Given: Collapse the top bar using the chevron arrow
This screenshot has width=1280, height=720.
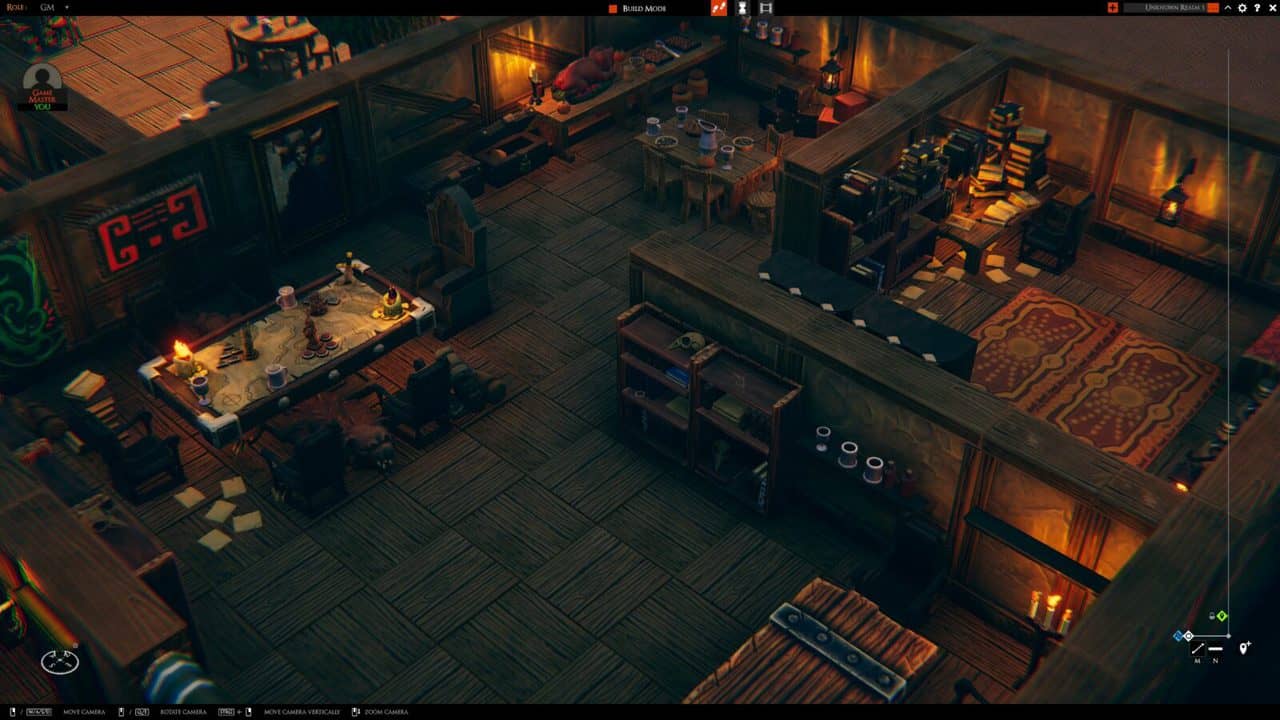Looking at the screenshot, I should click(1228, 8).
